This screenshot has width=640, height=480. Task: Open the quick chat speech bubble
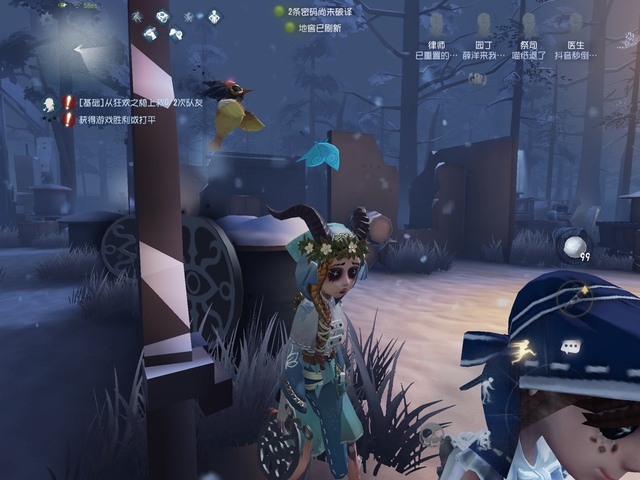(571, 348)
